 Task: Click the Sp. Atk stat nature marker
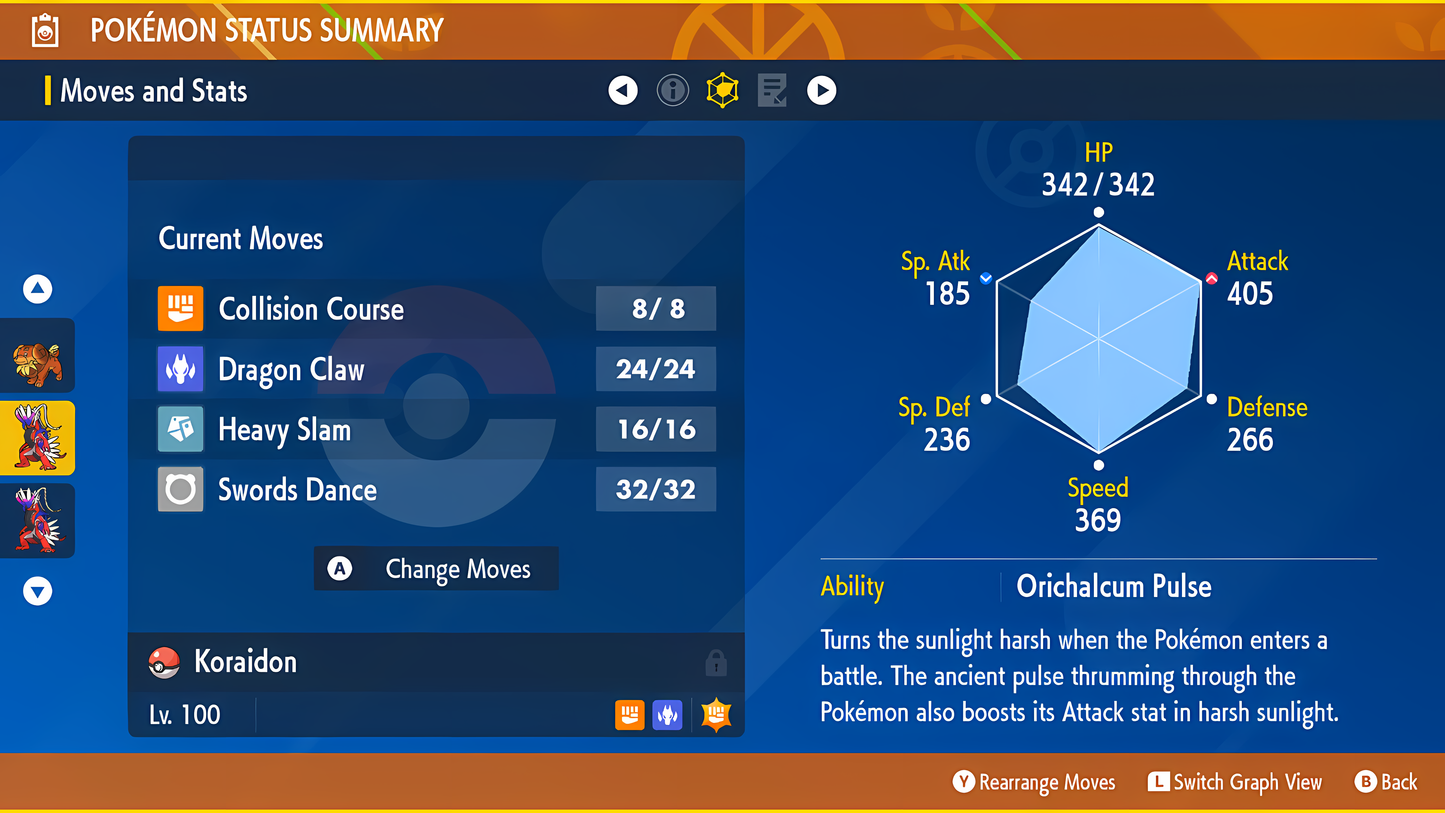984,279
